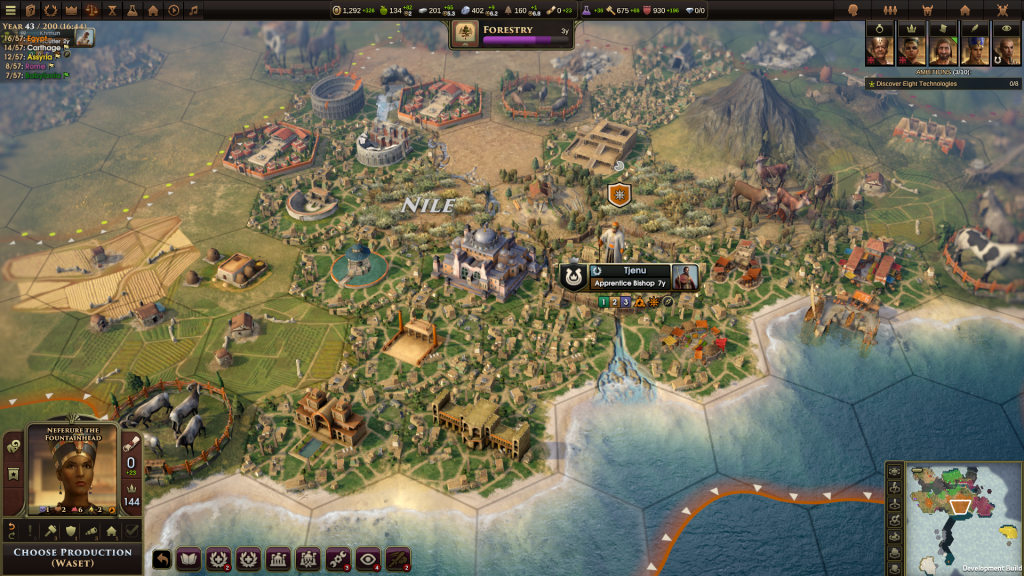The height and width of the screenshot is (576, 1024).
Task: Click the eye button in bottom bar
Action: (368, 560)
